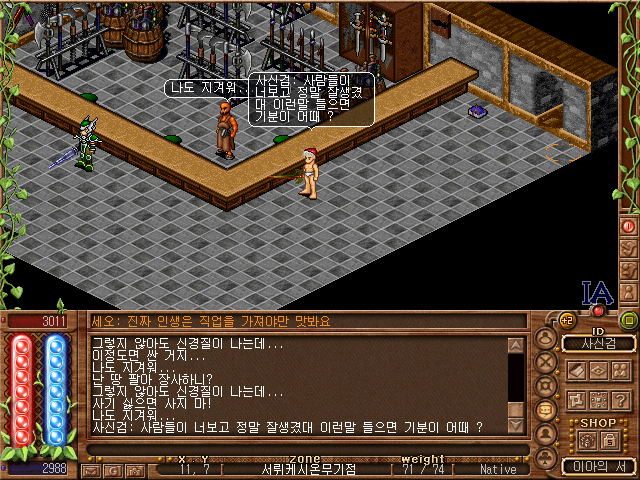The width and height of the screenshot is (640, 480).
Task: Open the round shield icon
Action: (x=546, y=386)
